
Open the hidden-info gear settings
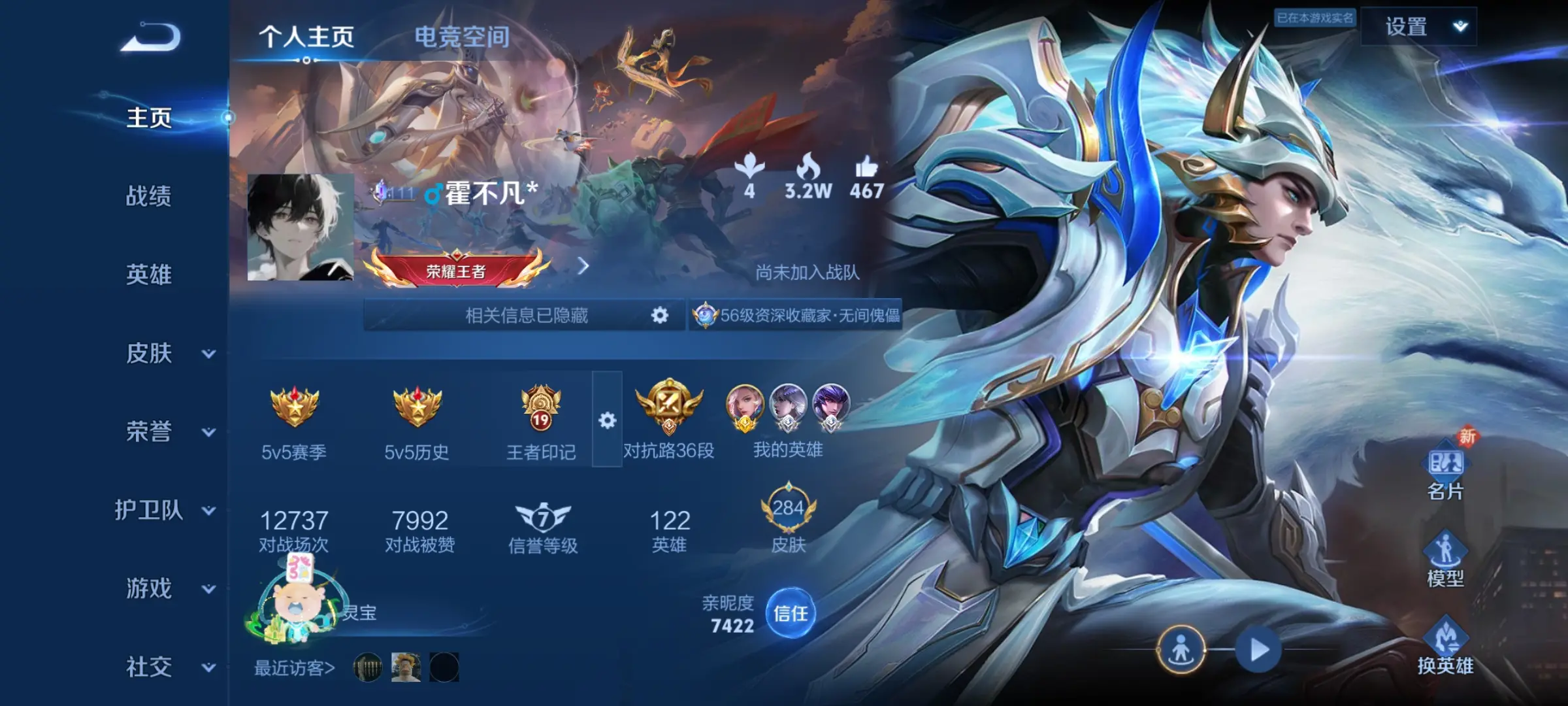[x=660, y=316]
